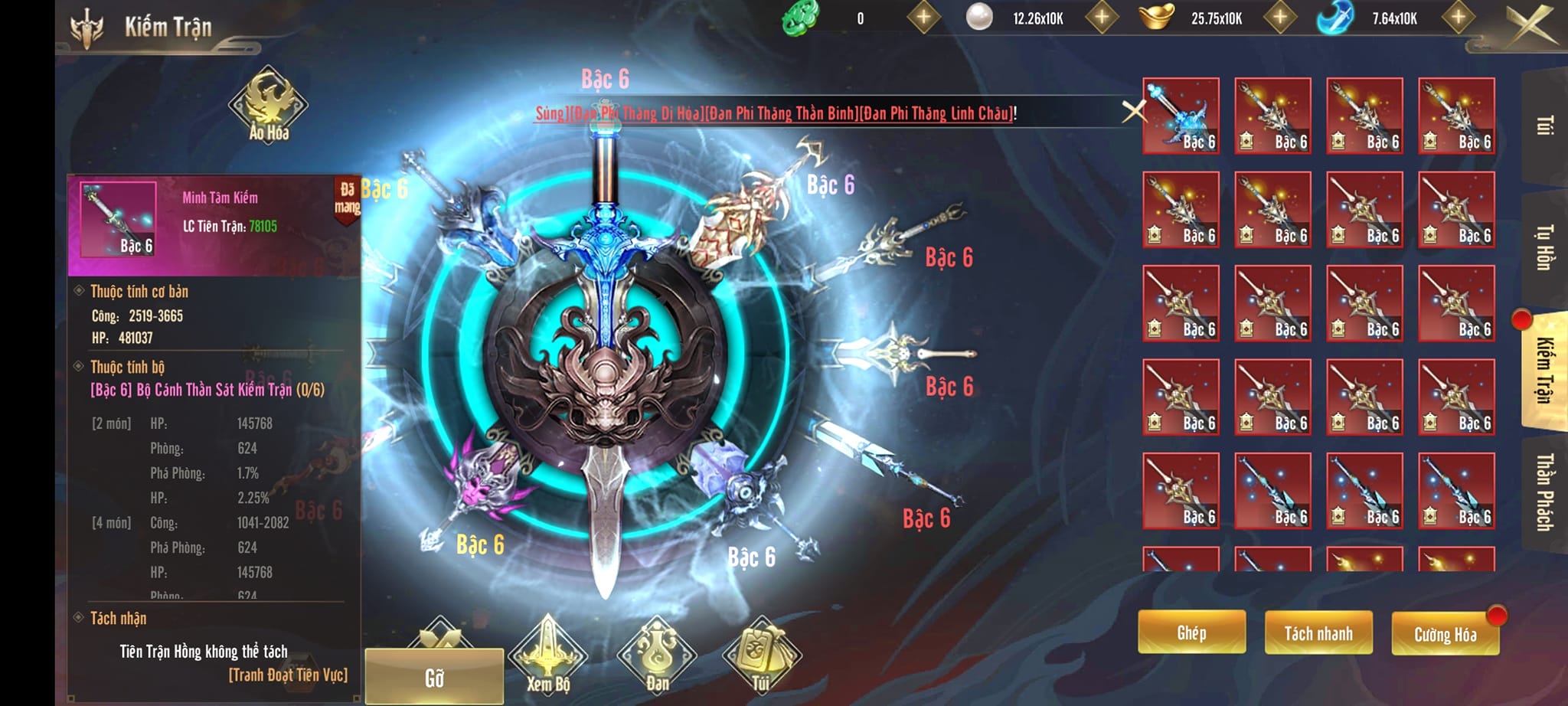Add more gold ingot currency
Image resolution: width=1568 pixels, height=706 pixels.
(x=1279, y=18)
